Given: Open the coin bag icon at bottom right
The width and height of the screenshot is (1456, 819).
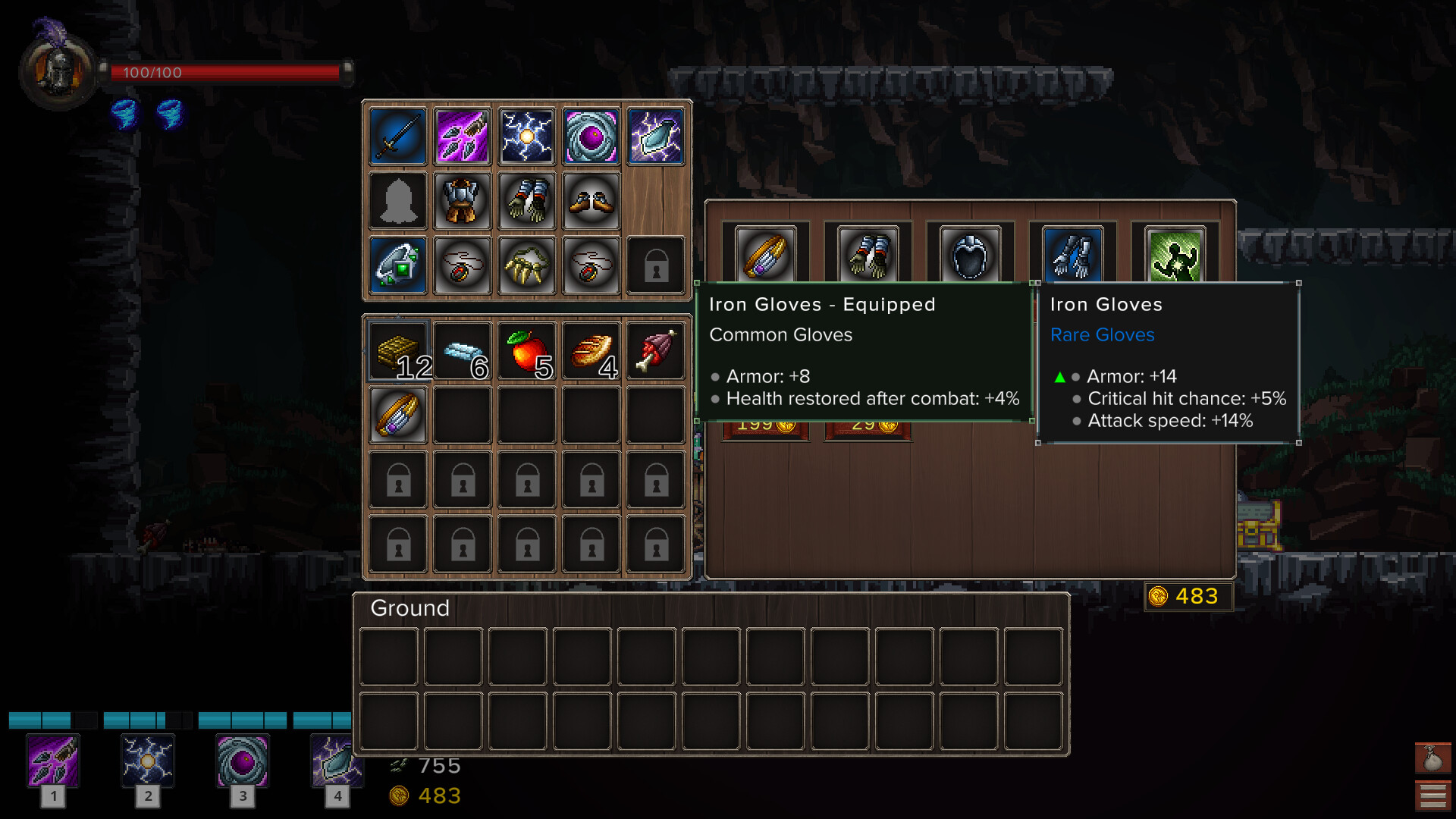Looking at the screenshot, I should click(1433, 758).
